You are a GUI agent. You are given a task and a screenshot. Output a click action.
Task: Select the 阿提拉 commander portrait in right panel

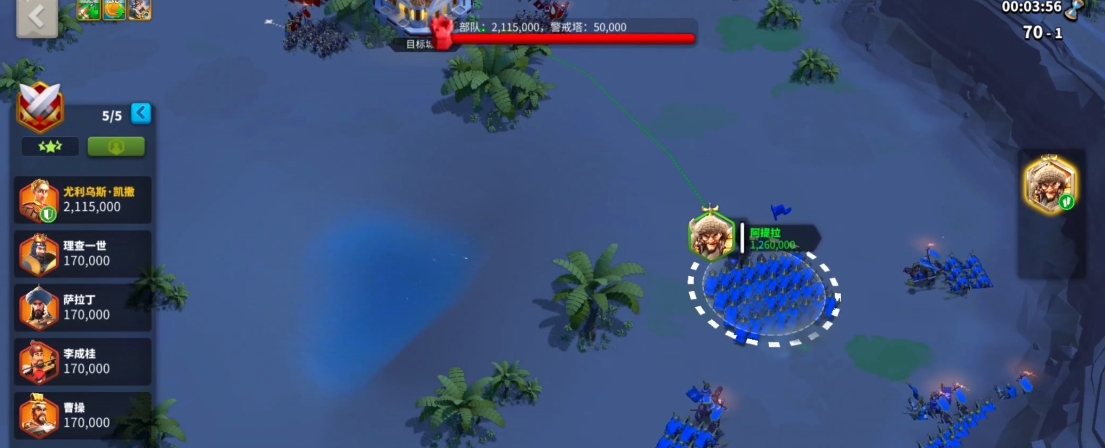tap(1050, 185)
